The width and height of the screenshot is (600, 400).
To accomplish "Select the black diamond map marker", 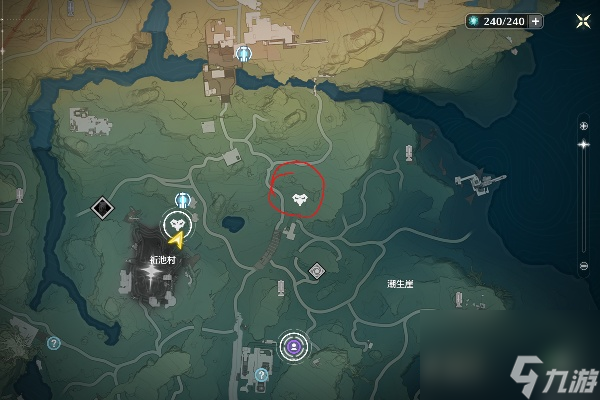I will point(101,208).
